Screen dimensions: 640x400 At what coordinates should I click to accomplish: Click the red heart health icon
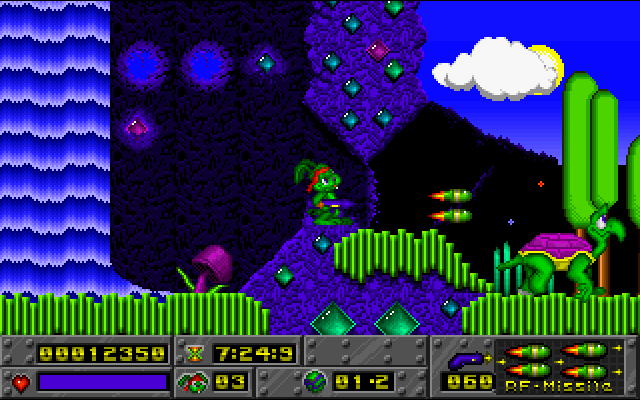20,381
